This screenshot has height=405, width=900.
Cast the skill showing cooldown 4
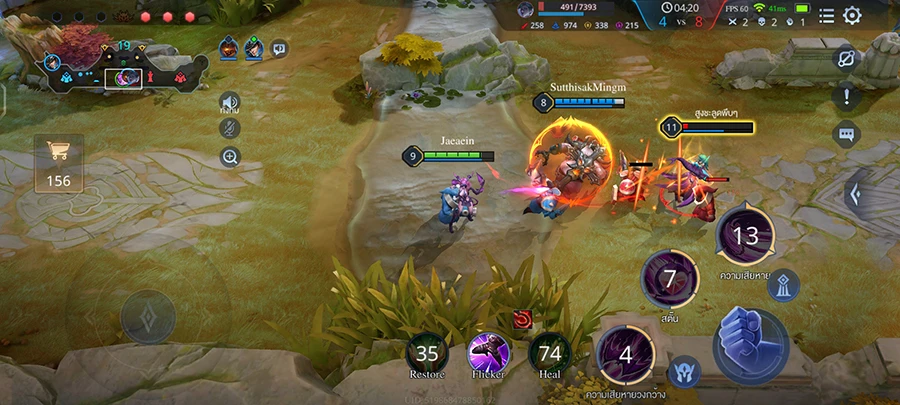(626, 355)
